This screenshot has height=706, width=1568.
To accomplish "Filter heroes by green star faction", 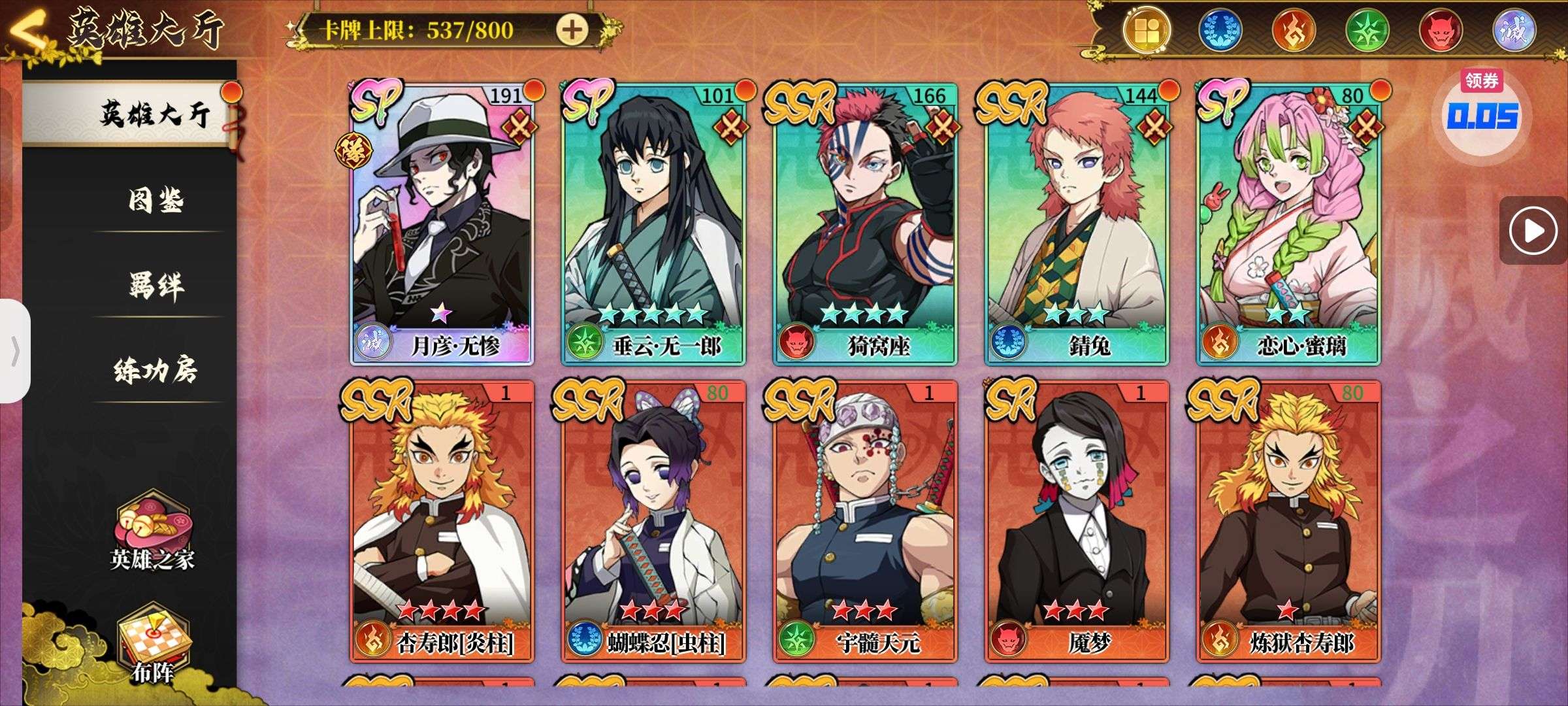I will click(x=1367, y=30).
